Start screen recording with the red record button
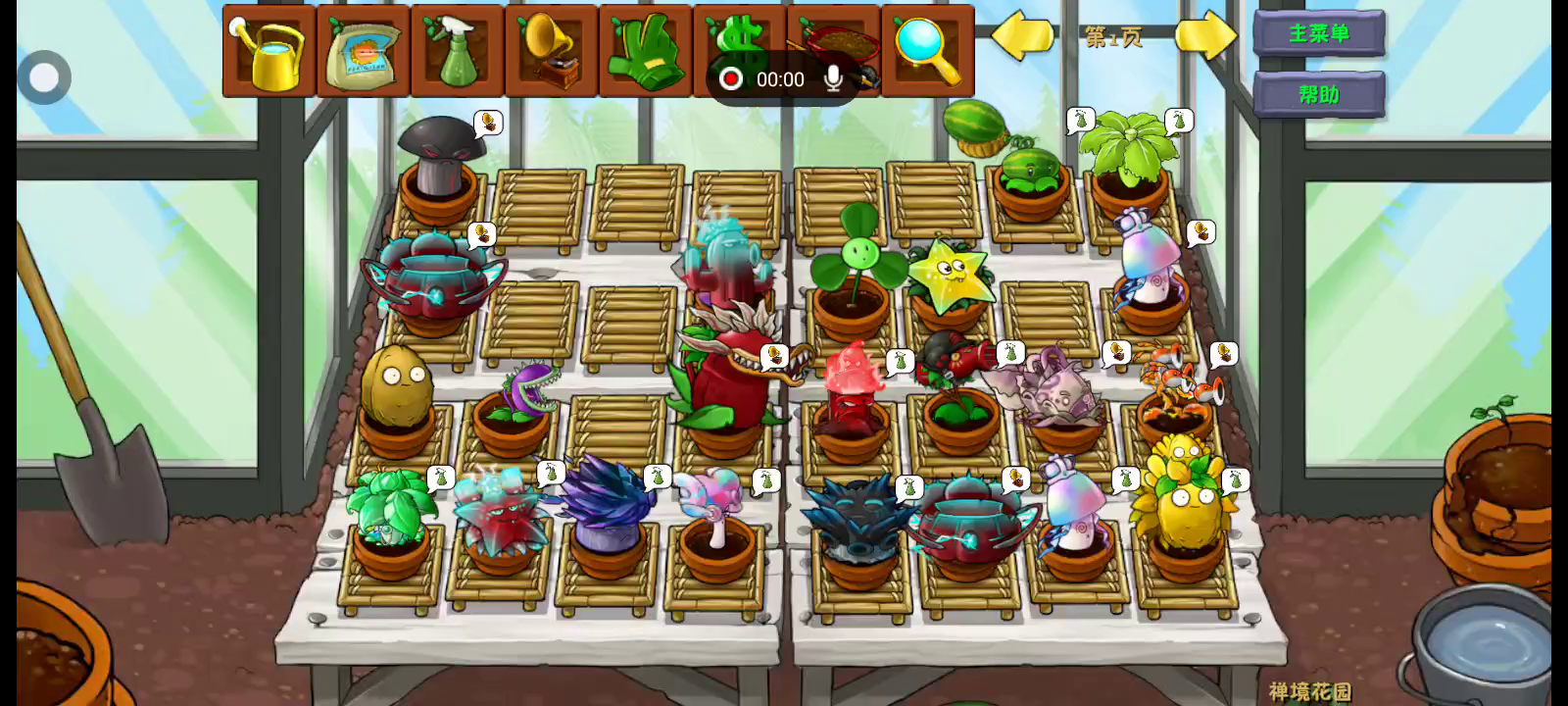 click(x=730, y=79)
